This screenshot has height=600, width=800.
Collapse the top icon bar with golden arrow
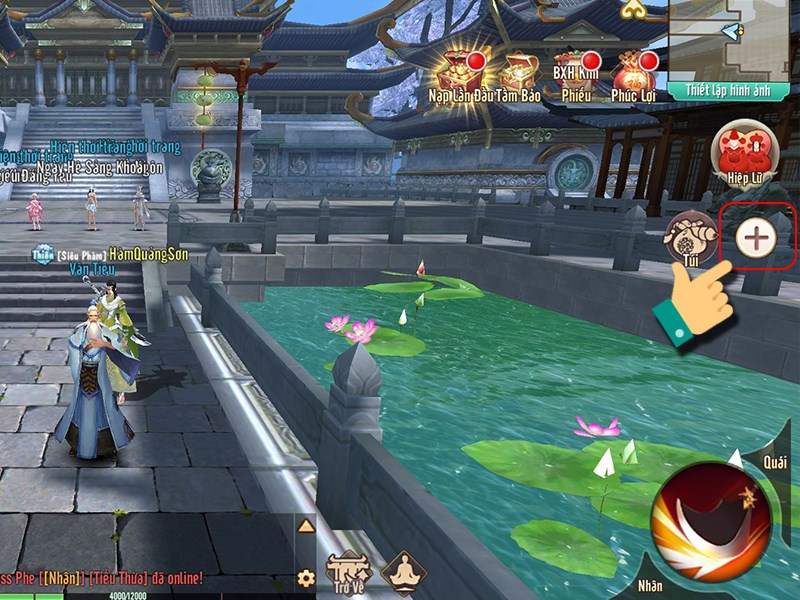click(632, 9)
